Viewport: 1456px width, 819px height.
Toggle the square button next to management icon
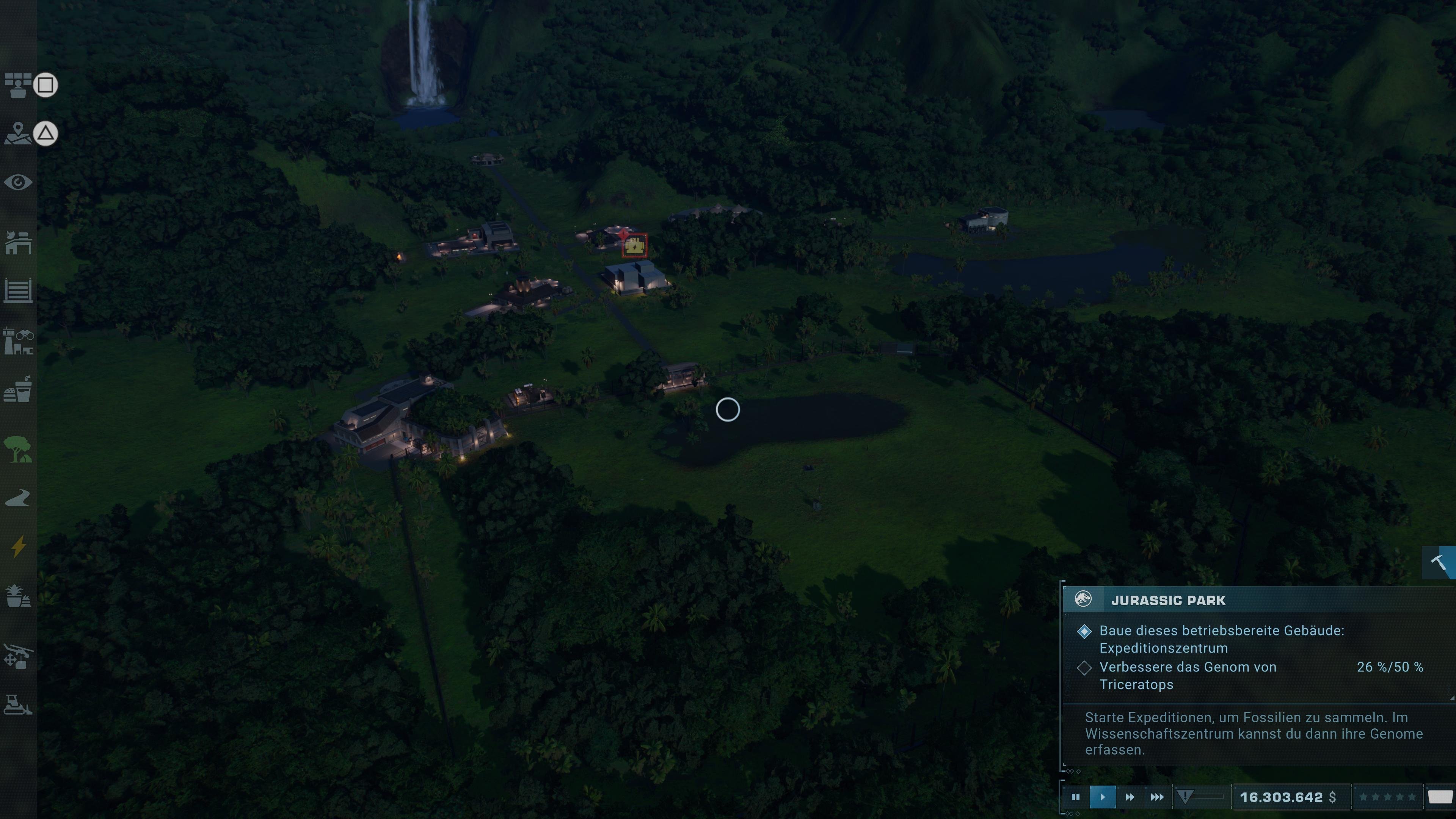(x=46, y=85)
